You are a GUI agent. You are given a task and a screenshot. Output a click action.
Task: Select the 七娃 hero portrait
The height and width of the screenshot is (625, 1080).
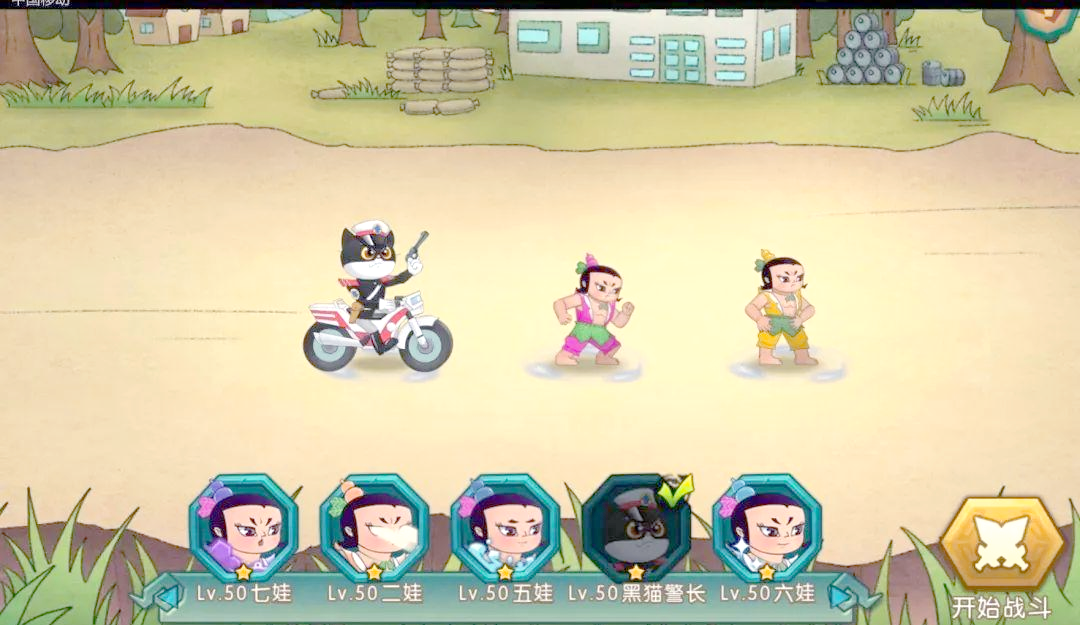[243, 528]
